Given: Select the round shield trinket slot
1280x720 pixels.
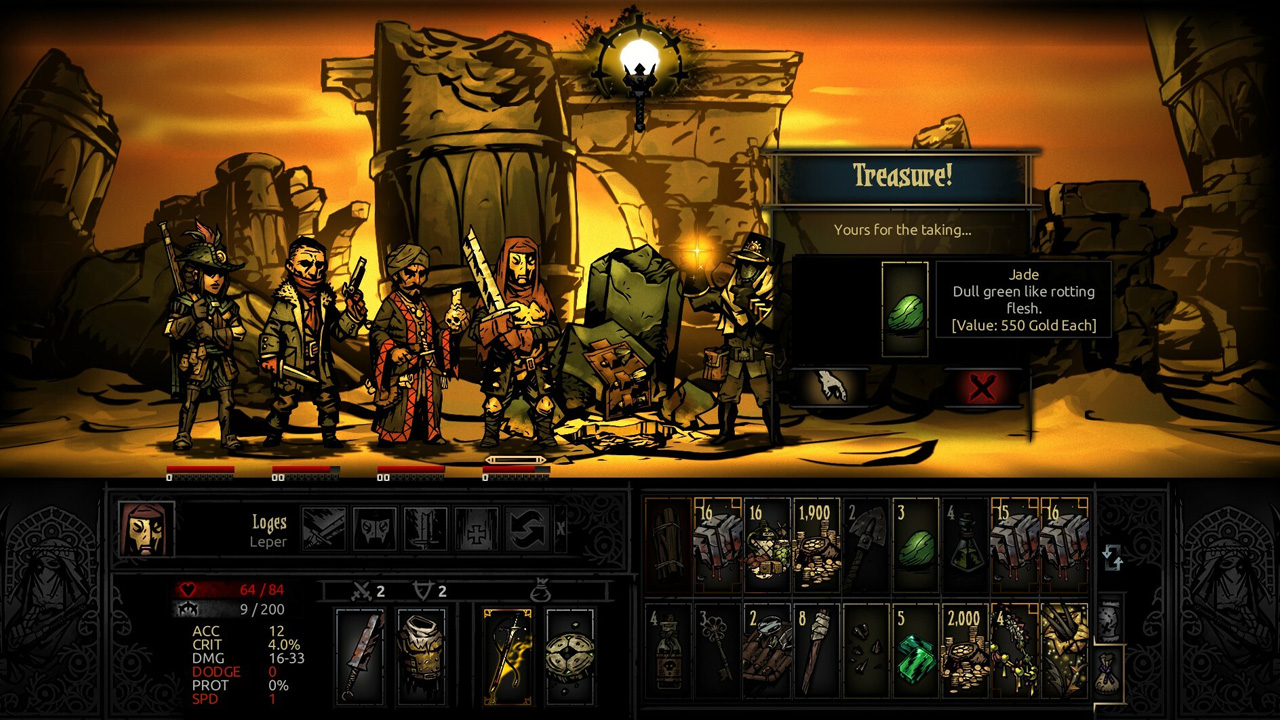Looking at the screenshot, I should (x=570, y=654).
